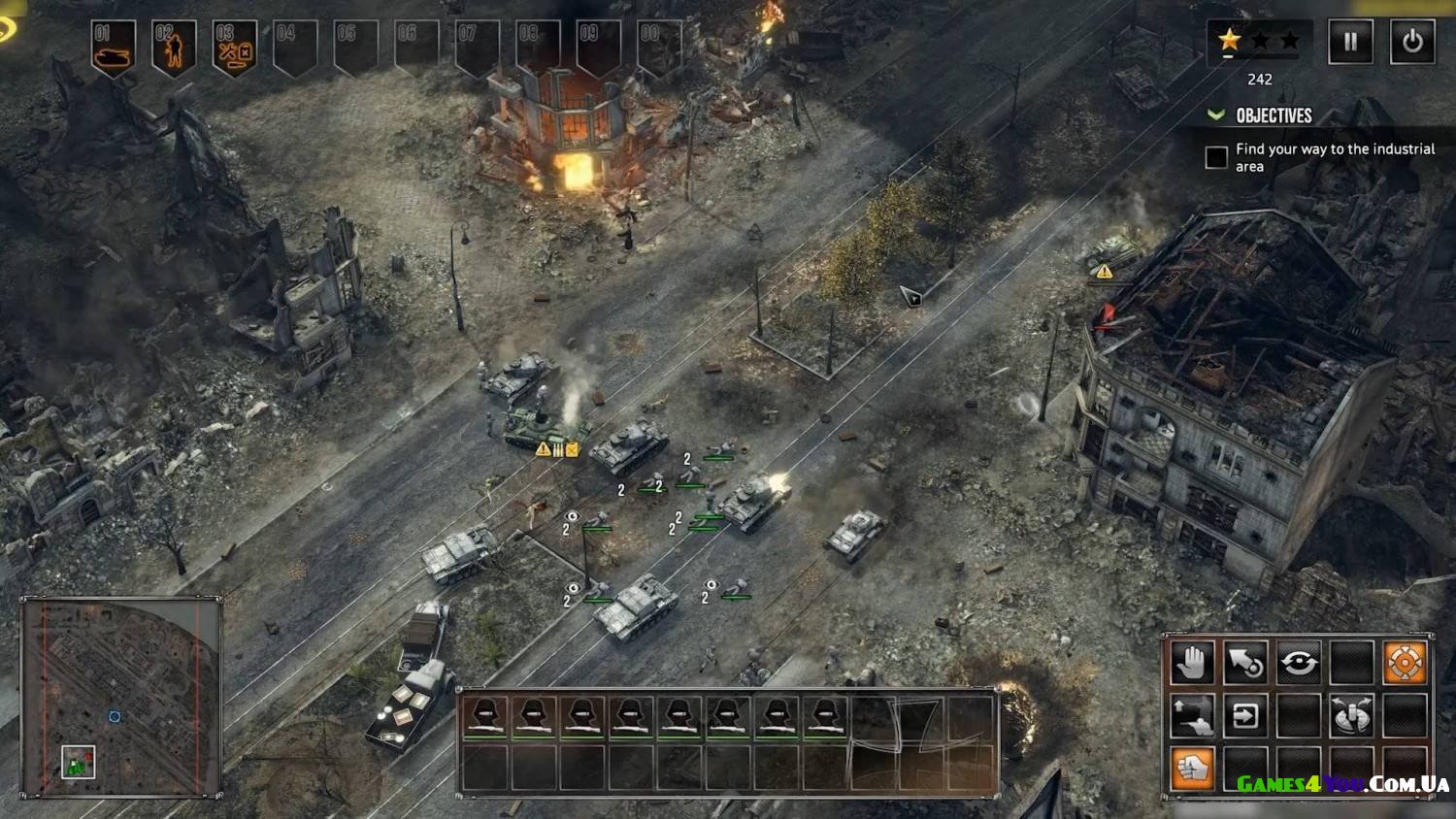Choose the move arrow command
The height and width of the screenshot is (819, 1456).
1244,664
